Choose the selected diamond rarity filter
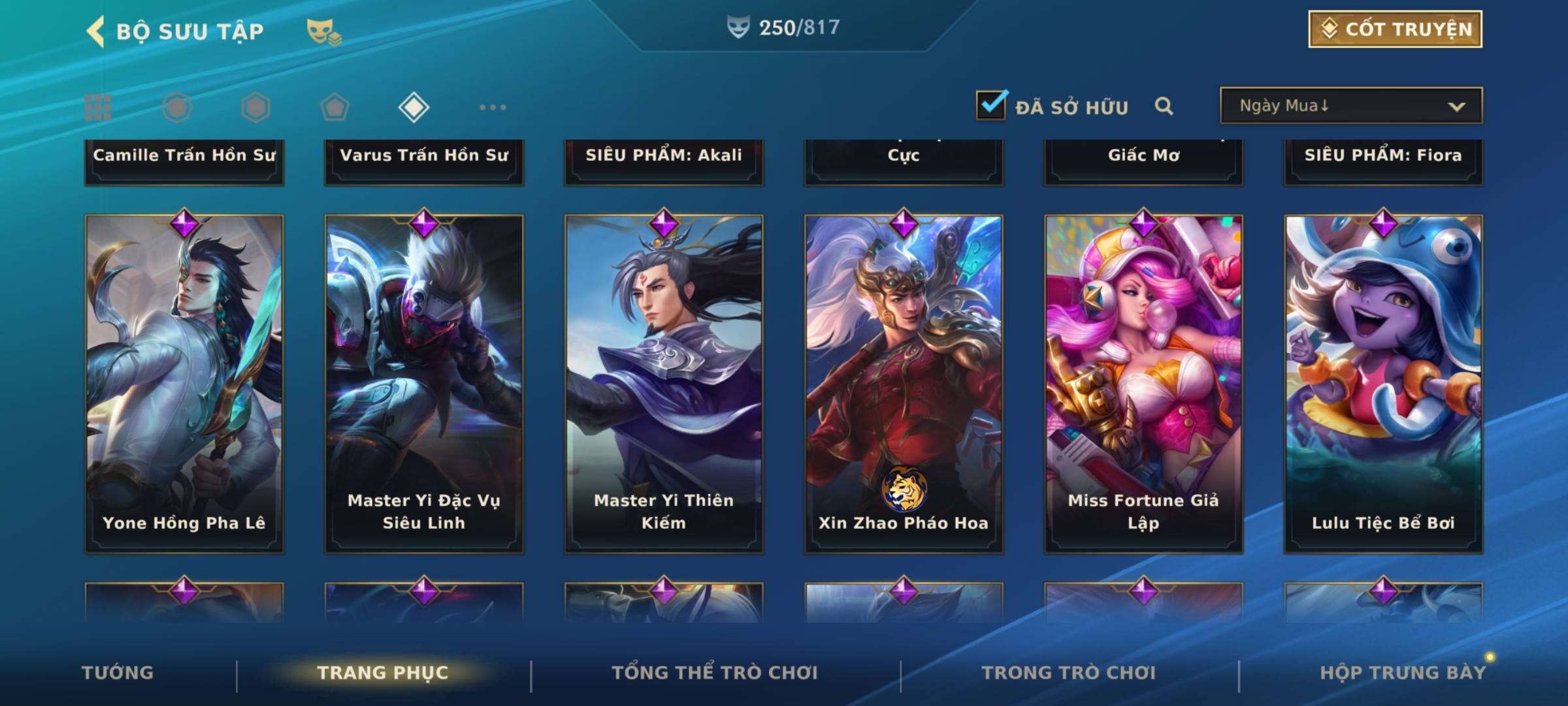1568x706 pixels. 414,107
